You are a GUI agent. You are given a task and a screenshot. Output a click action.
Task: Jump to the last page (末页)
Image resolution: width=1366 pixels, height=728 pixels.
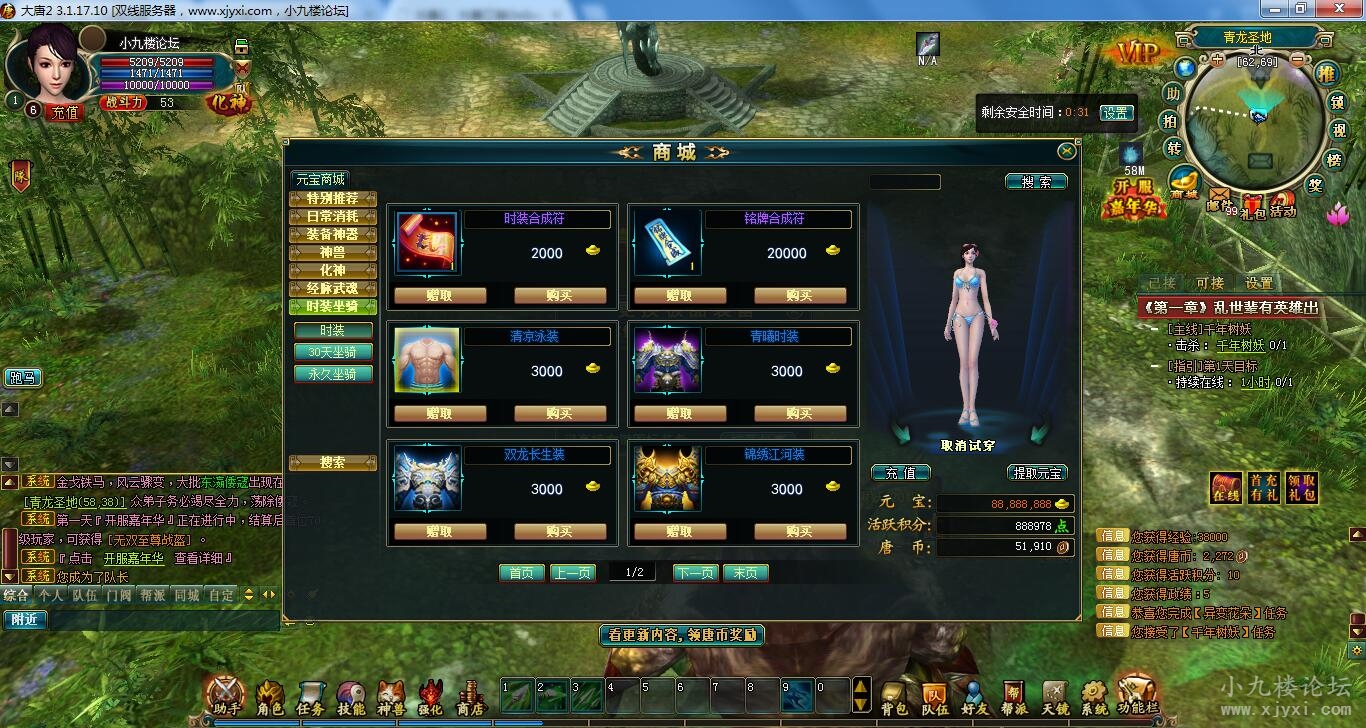pyautogui.click(x=745, y=573)
